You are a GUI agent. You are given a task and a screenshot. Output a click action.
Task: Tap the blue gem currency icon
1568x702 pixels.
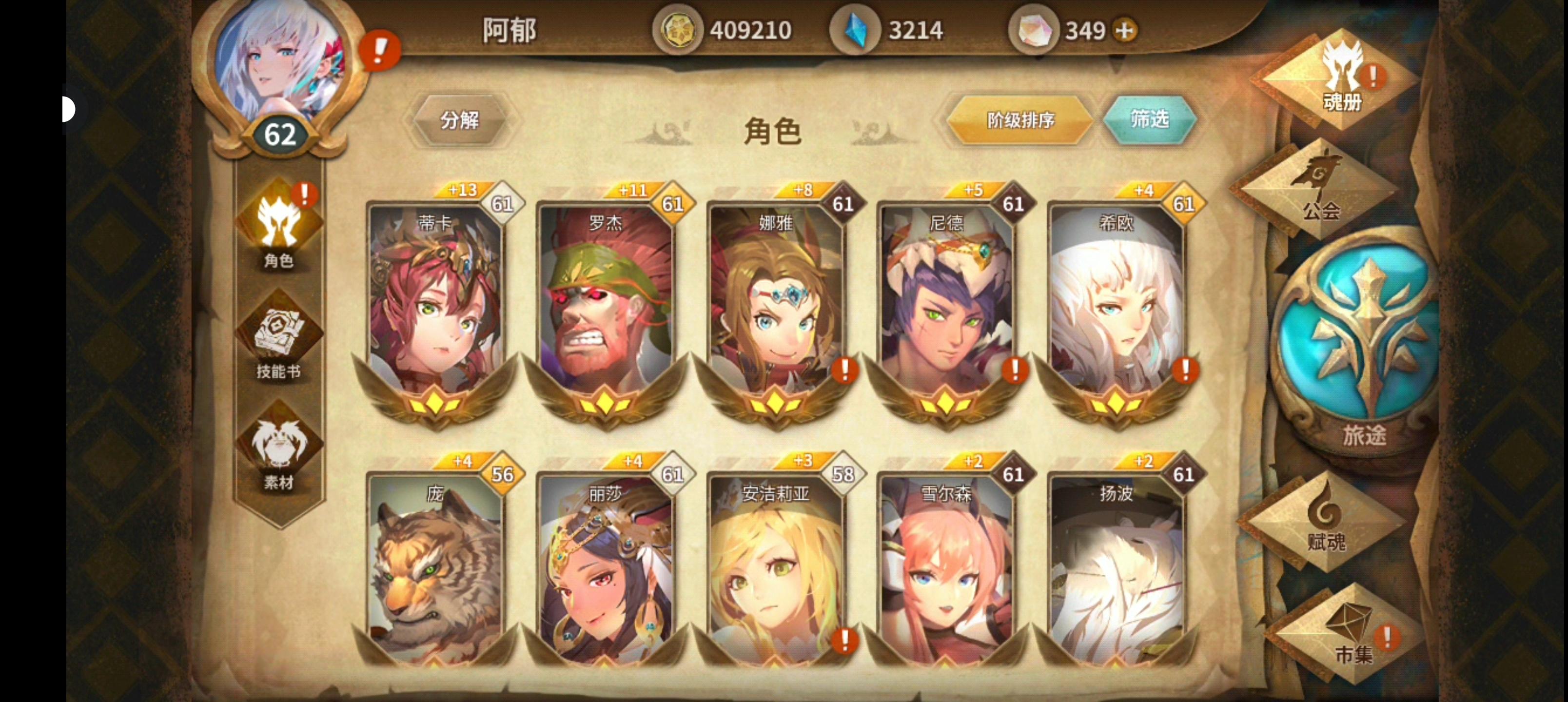point(852,29)
